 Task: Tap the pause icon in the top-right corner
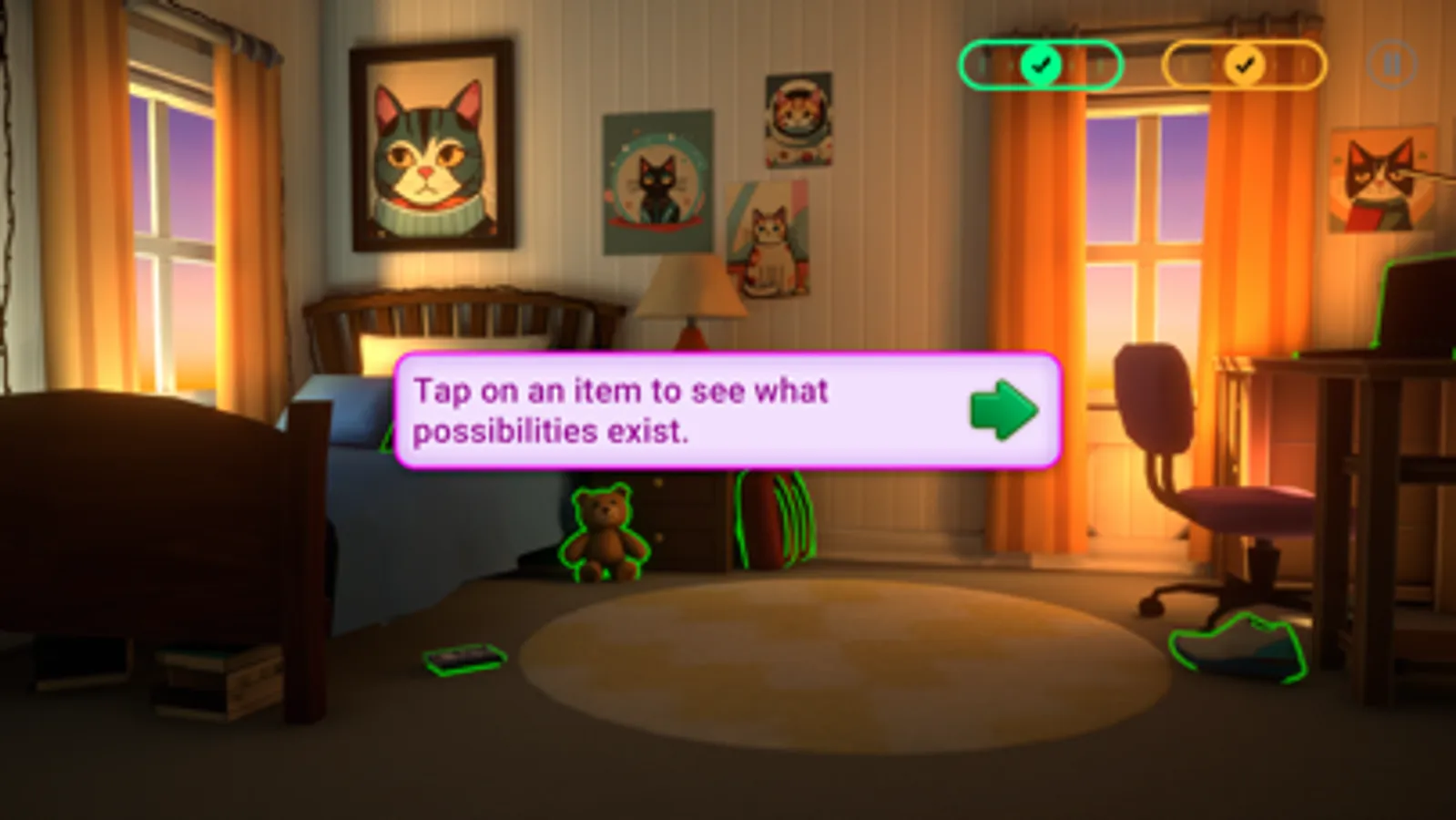point(1391,62)
